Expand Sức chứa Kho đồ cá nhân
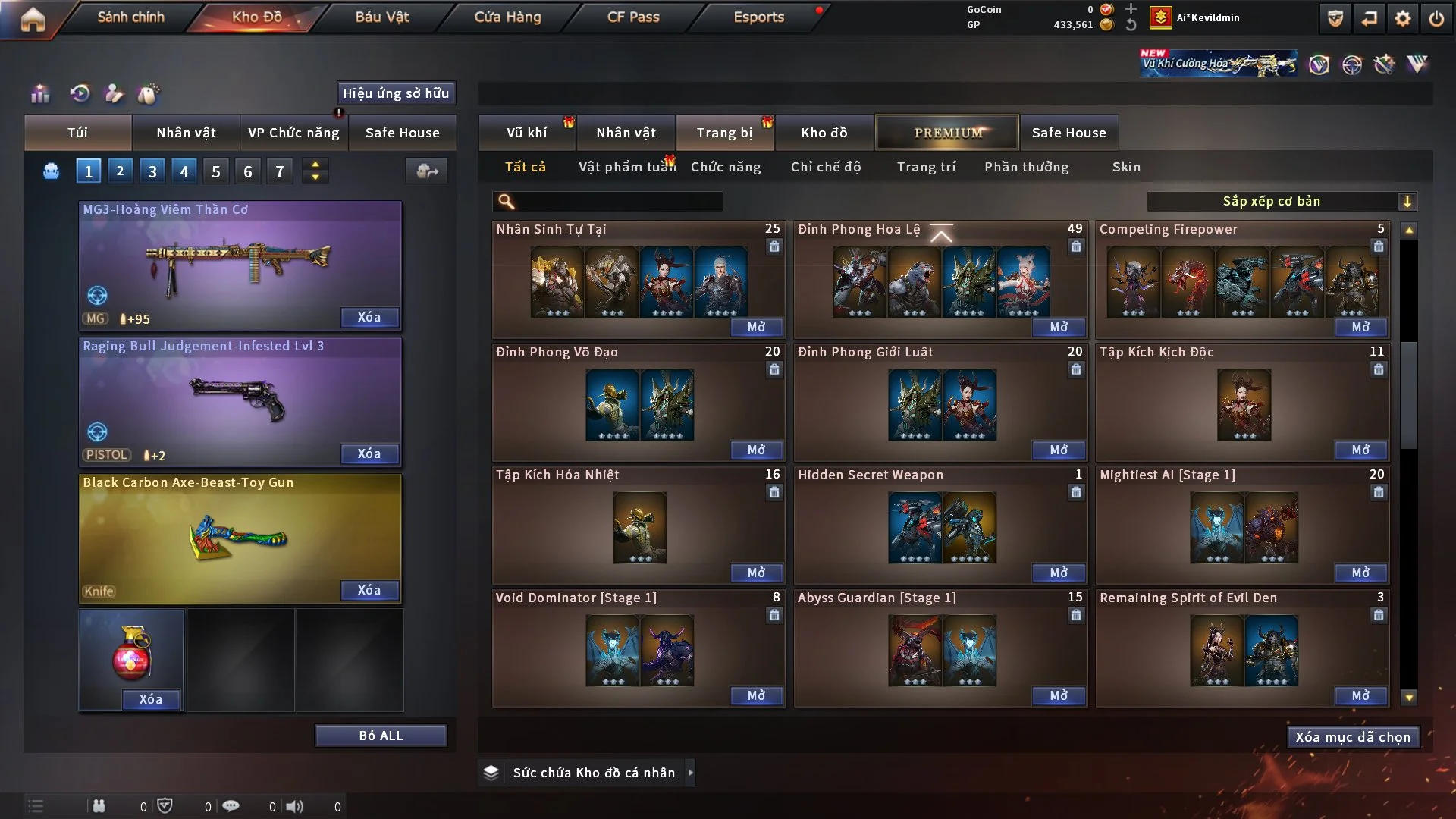Screen dimensions: 1456x819 pyautogui.click(x=689, y=773)
